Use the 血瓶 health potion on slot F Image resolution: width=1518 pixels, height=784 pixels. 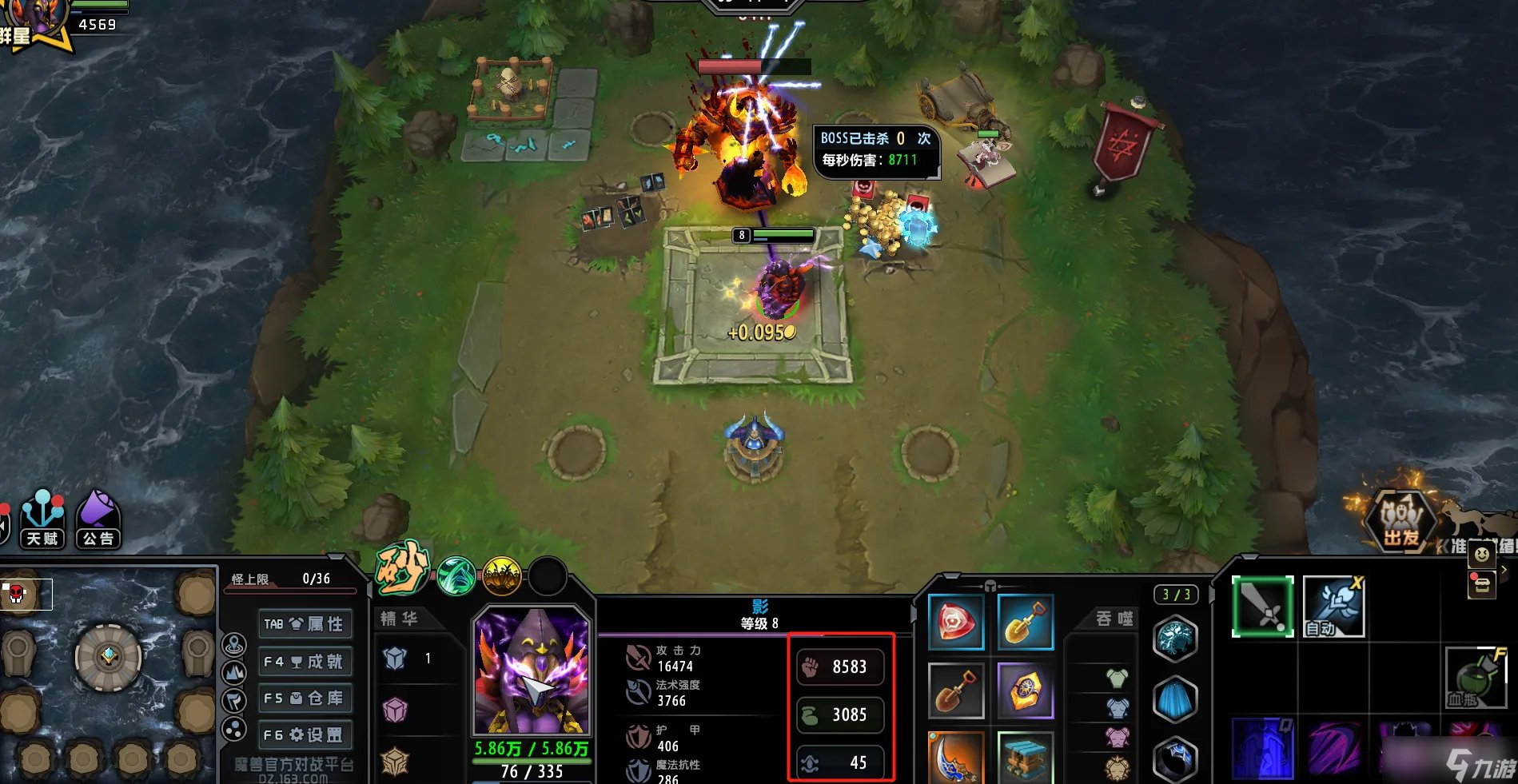point(1477,676)
